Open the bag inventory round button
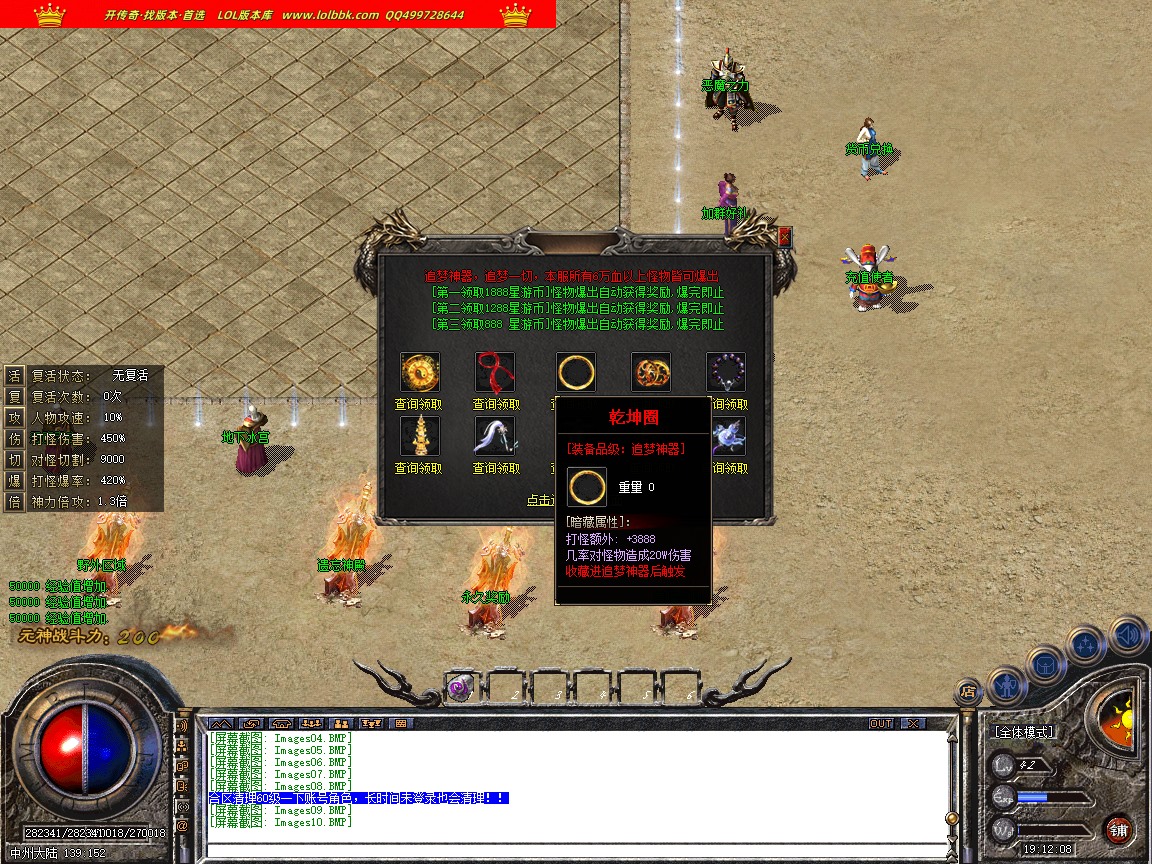 [1046, 663]
